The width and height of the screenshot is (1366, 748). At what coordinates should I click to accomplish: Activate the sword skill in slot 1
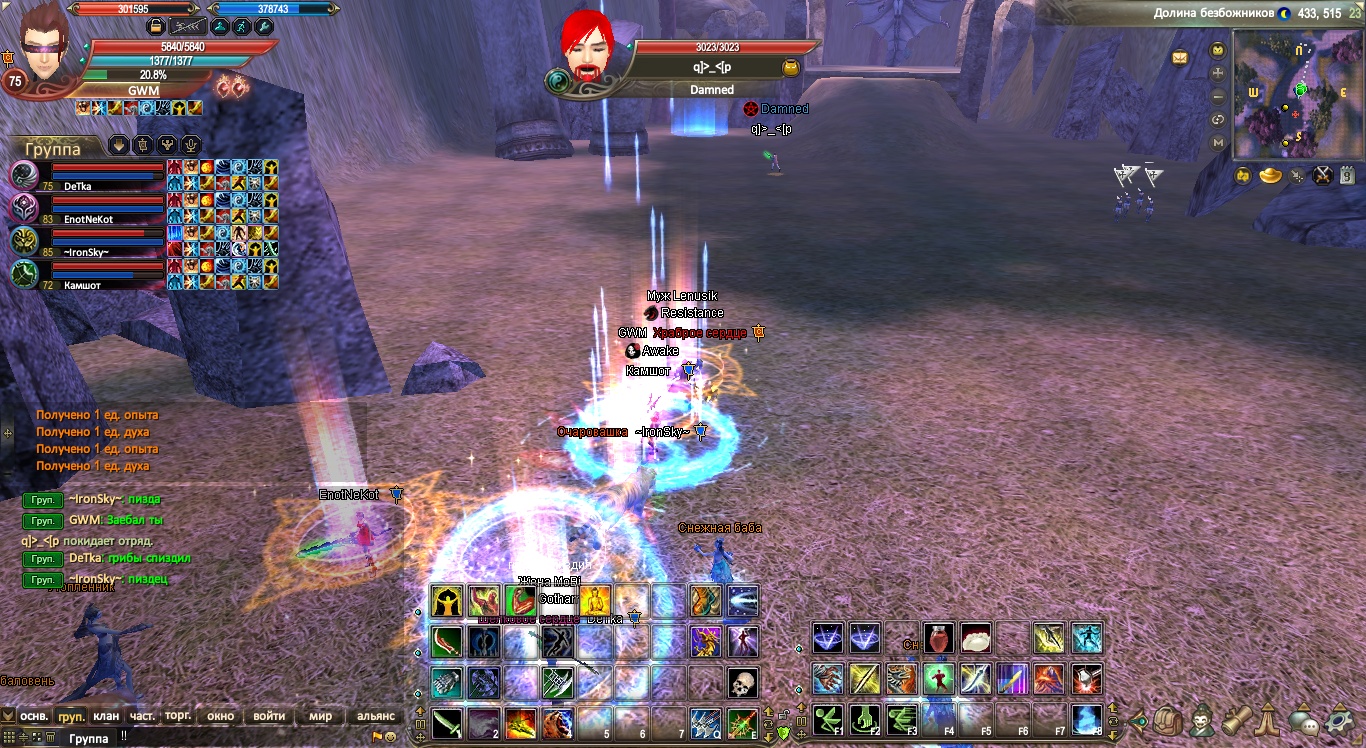[447, 722]
